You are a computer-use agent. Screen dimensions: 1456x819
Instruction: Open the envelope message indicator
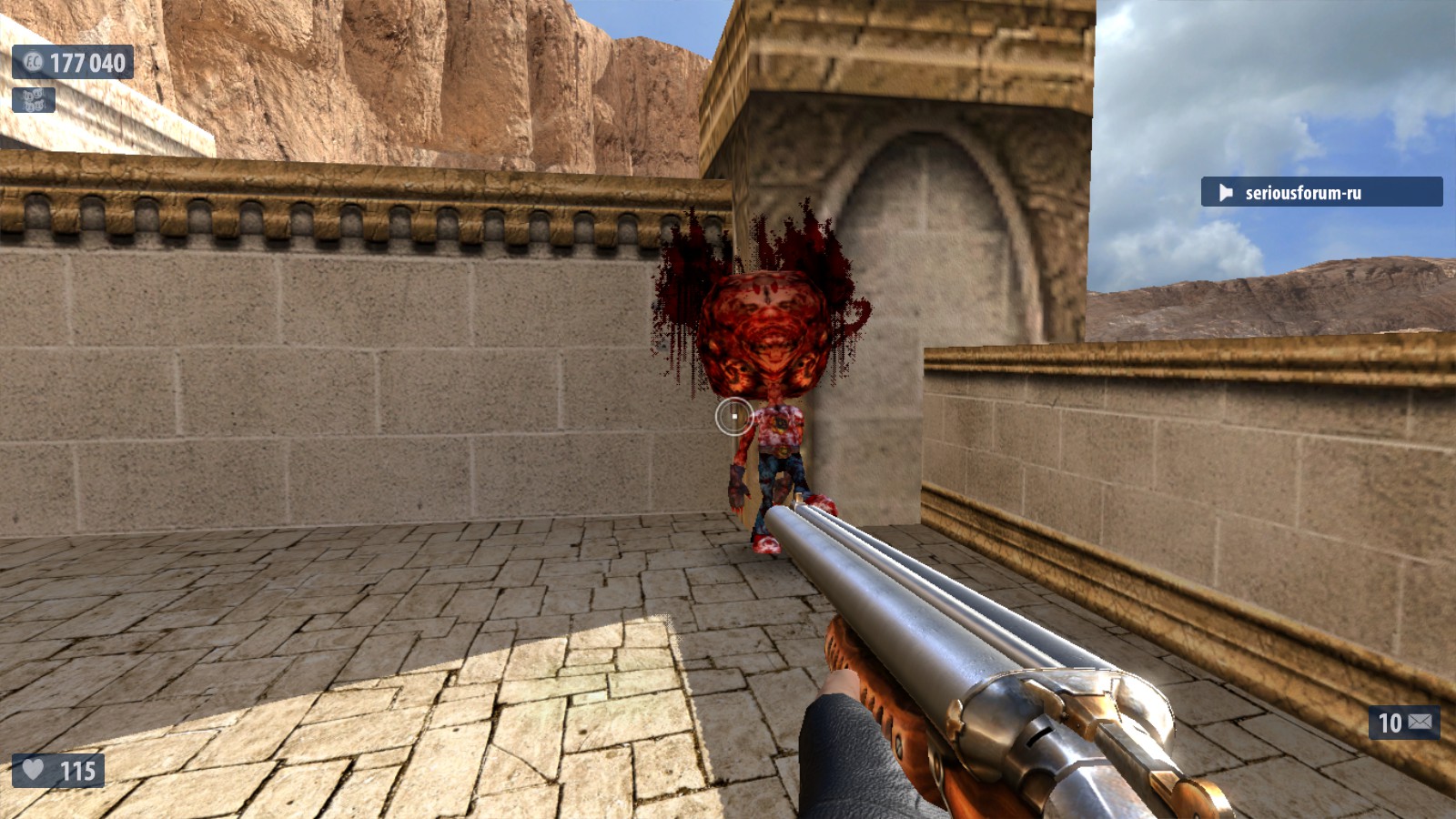coord(1419,723)
